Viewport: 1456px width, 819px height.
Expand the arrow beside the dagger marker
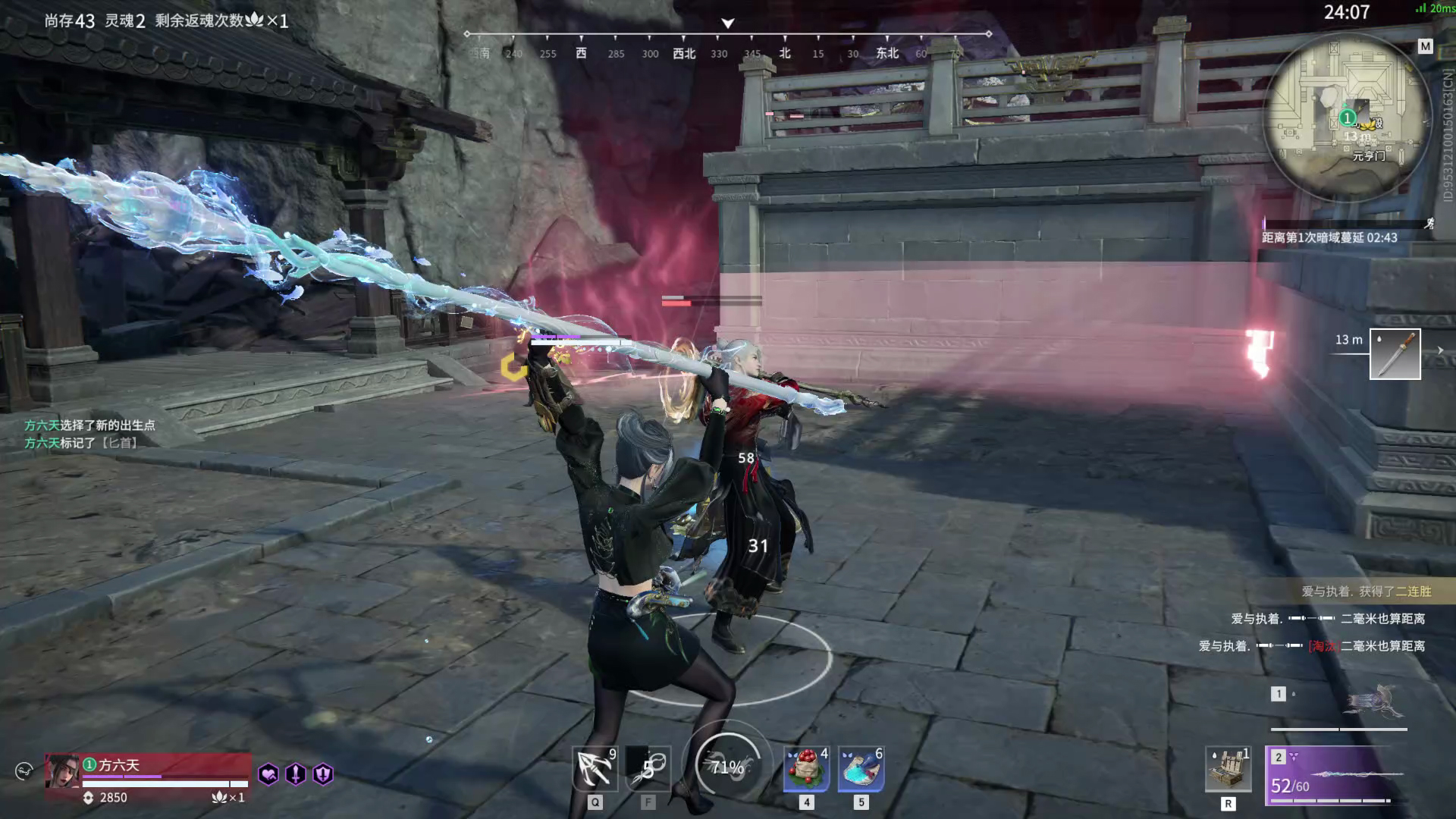1440,350
